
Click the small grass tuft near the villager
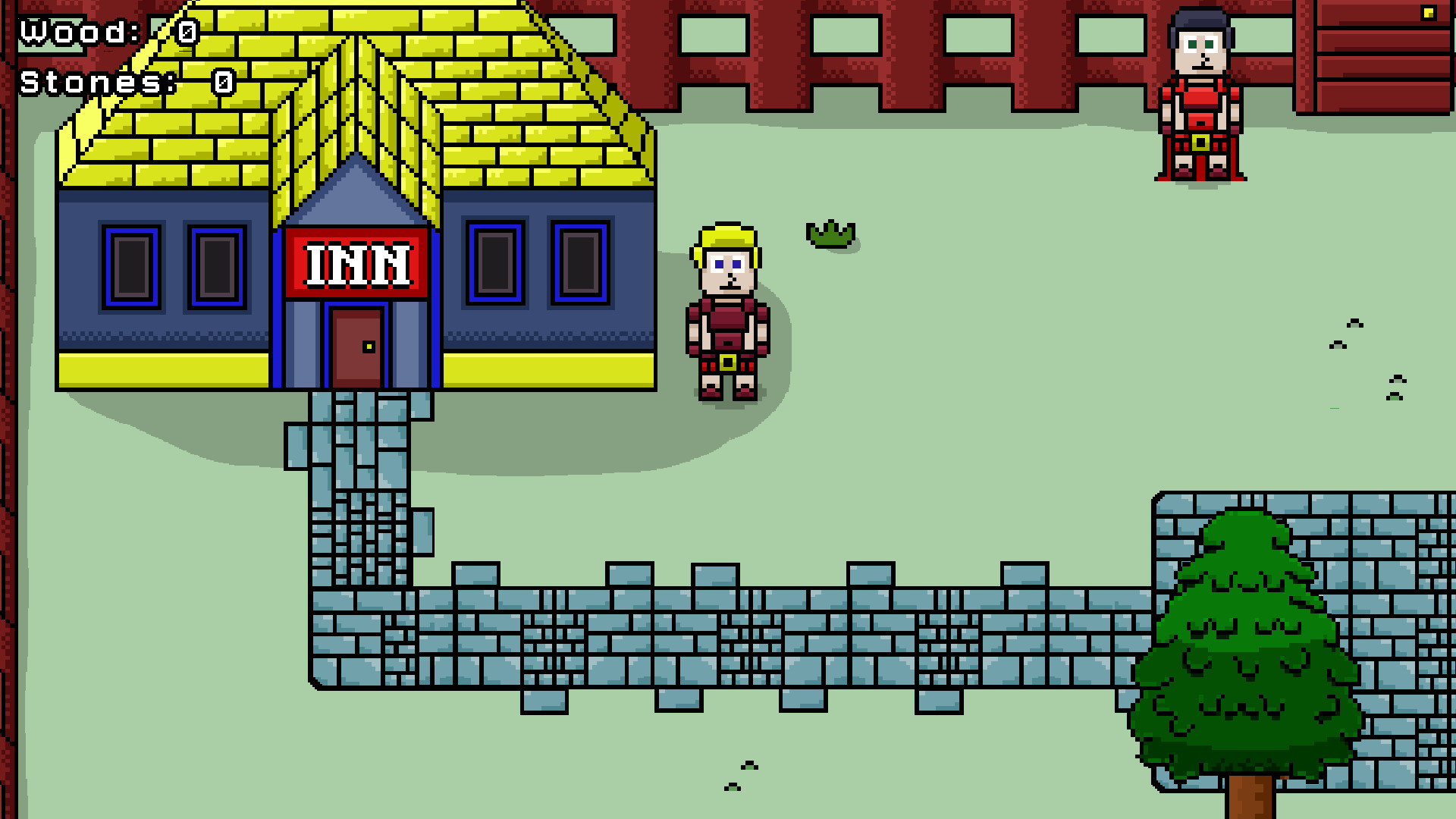click(832, 234)
